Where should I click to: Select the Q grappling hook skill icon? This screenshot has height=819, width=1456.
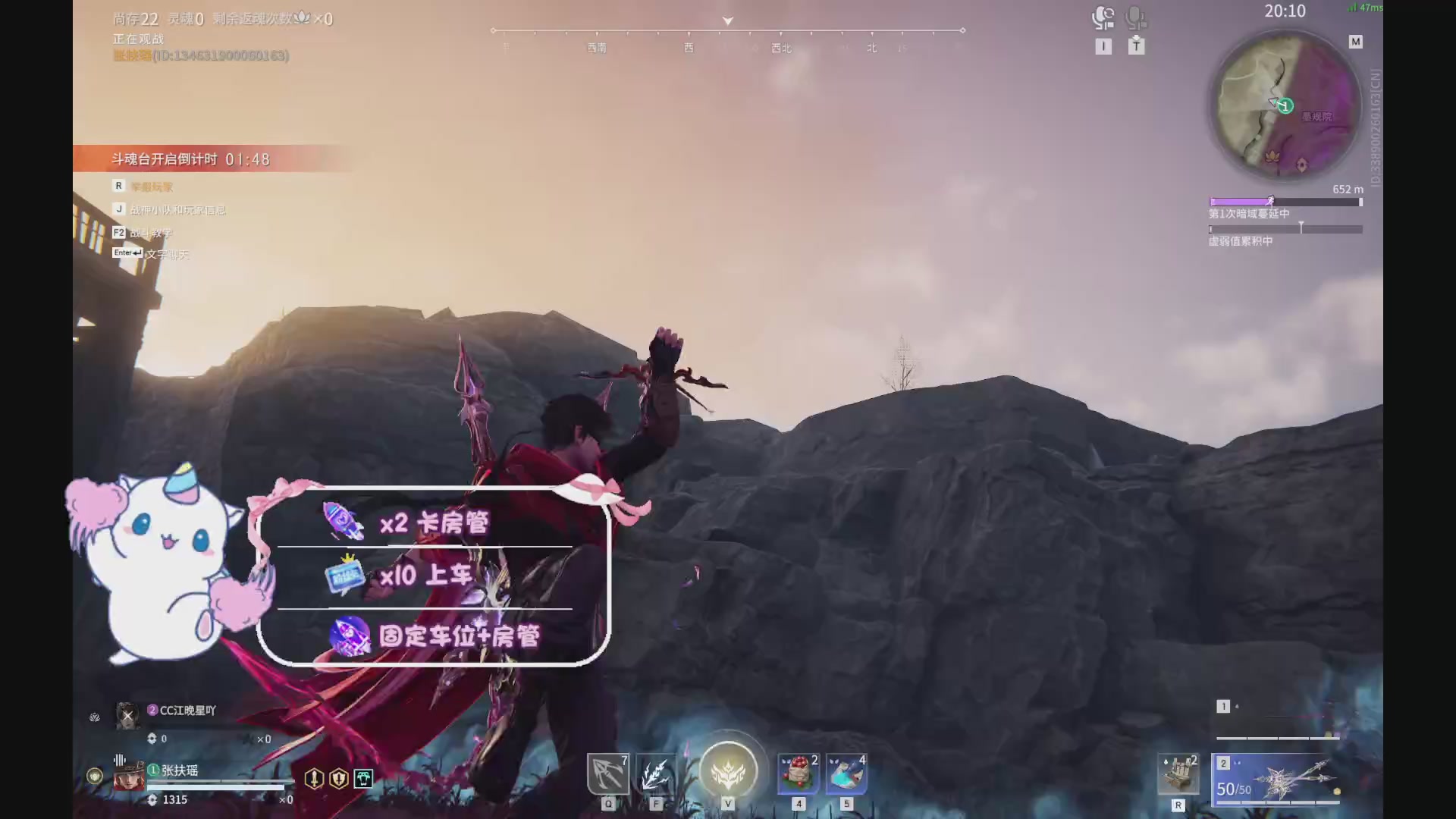coord(607,774)
